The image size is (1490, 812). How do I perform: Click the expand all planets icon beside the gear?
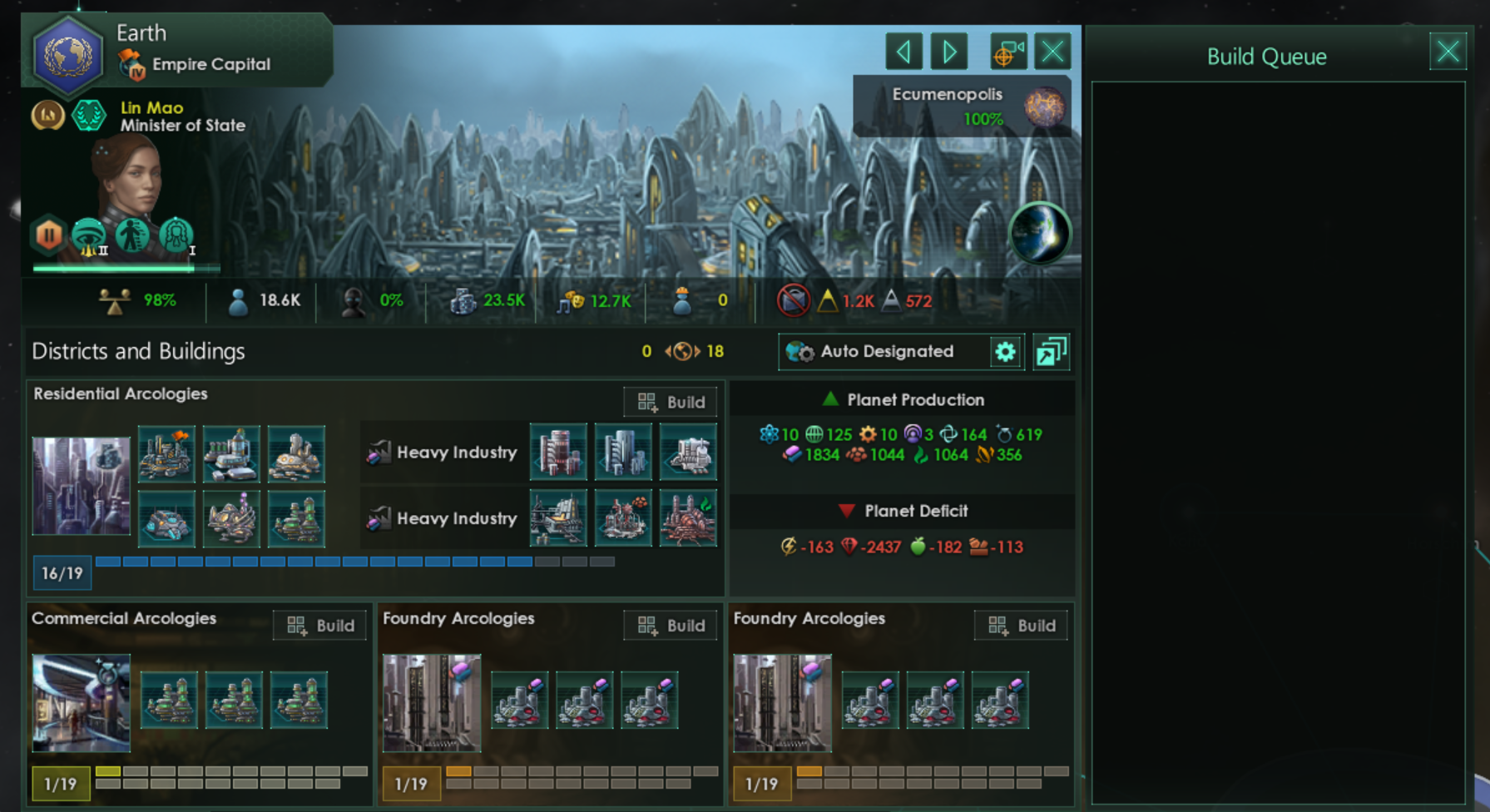[x=1051, y=351]
